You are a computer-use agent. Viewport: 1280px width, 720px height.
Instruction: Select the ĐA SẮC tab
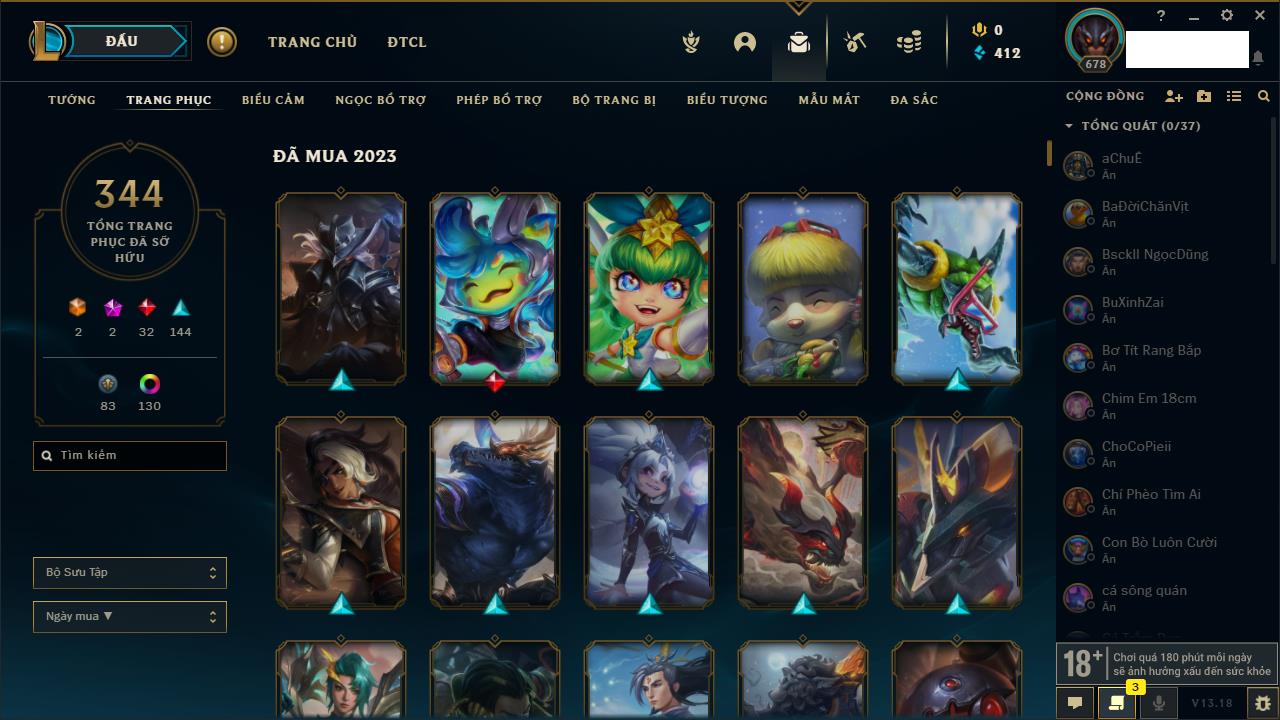914,100
